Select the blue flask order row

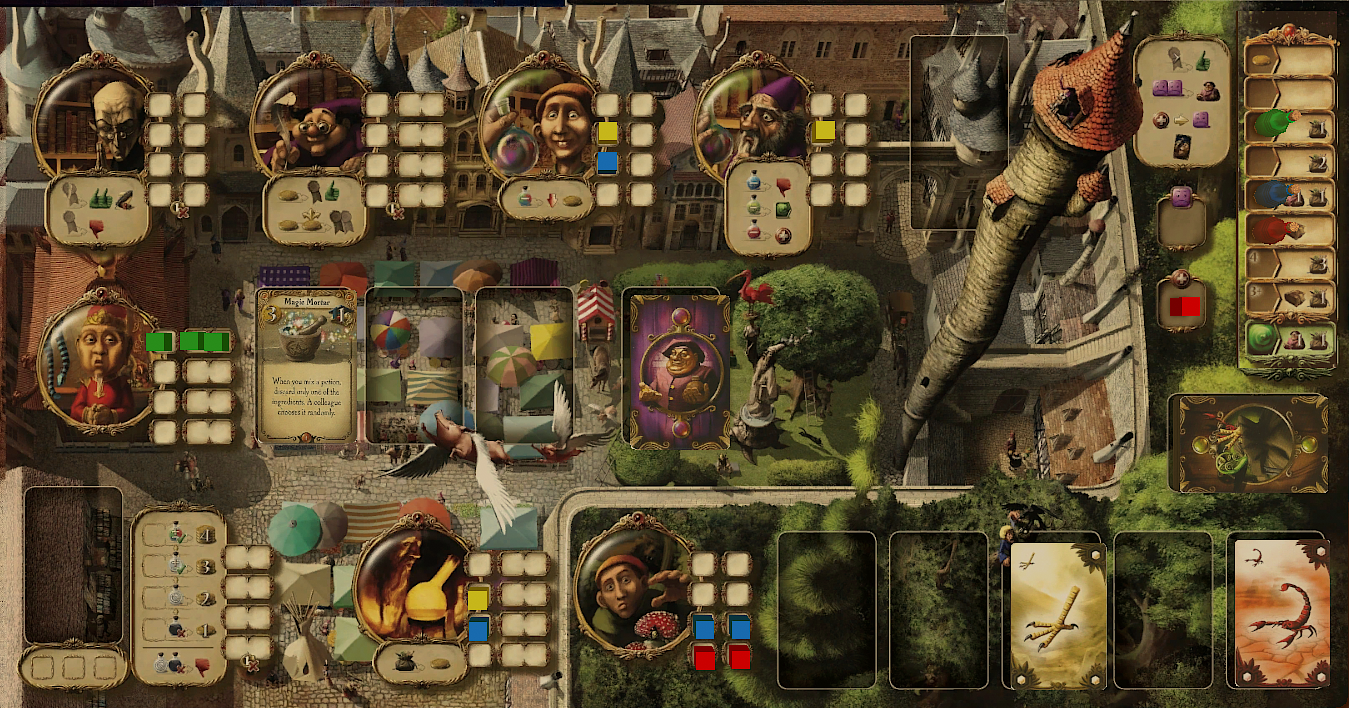[x=1290, y=195]
